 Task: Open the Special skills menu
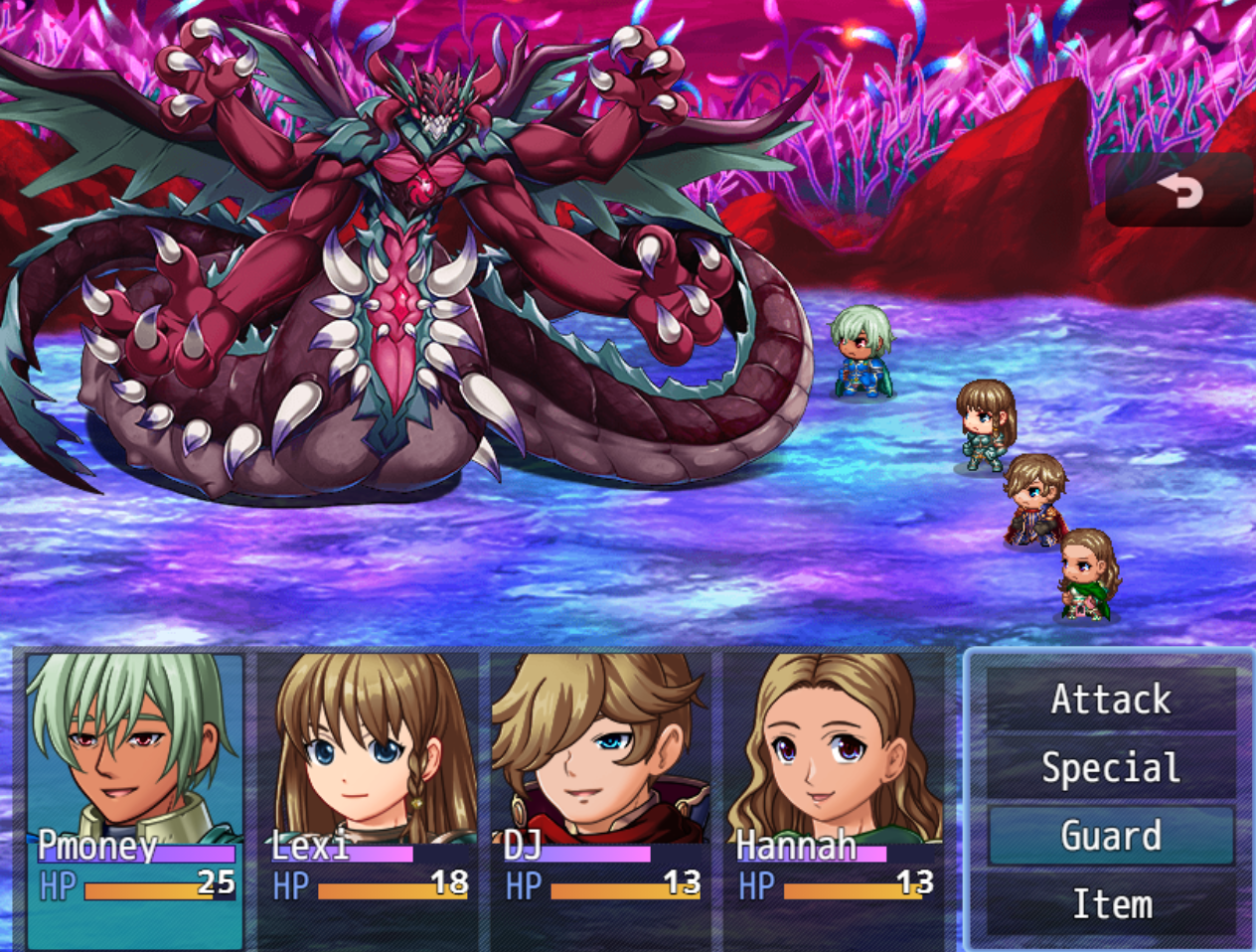(x=1111, y=768)
